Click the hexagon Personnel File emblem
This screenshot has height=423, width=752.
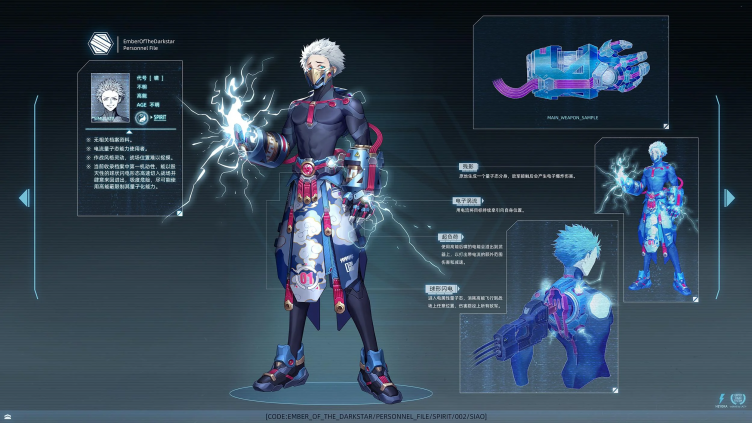[98, 44]
